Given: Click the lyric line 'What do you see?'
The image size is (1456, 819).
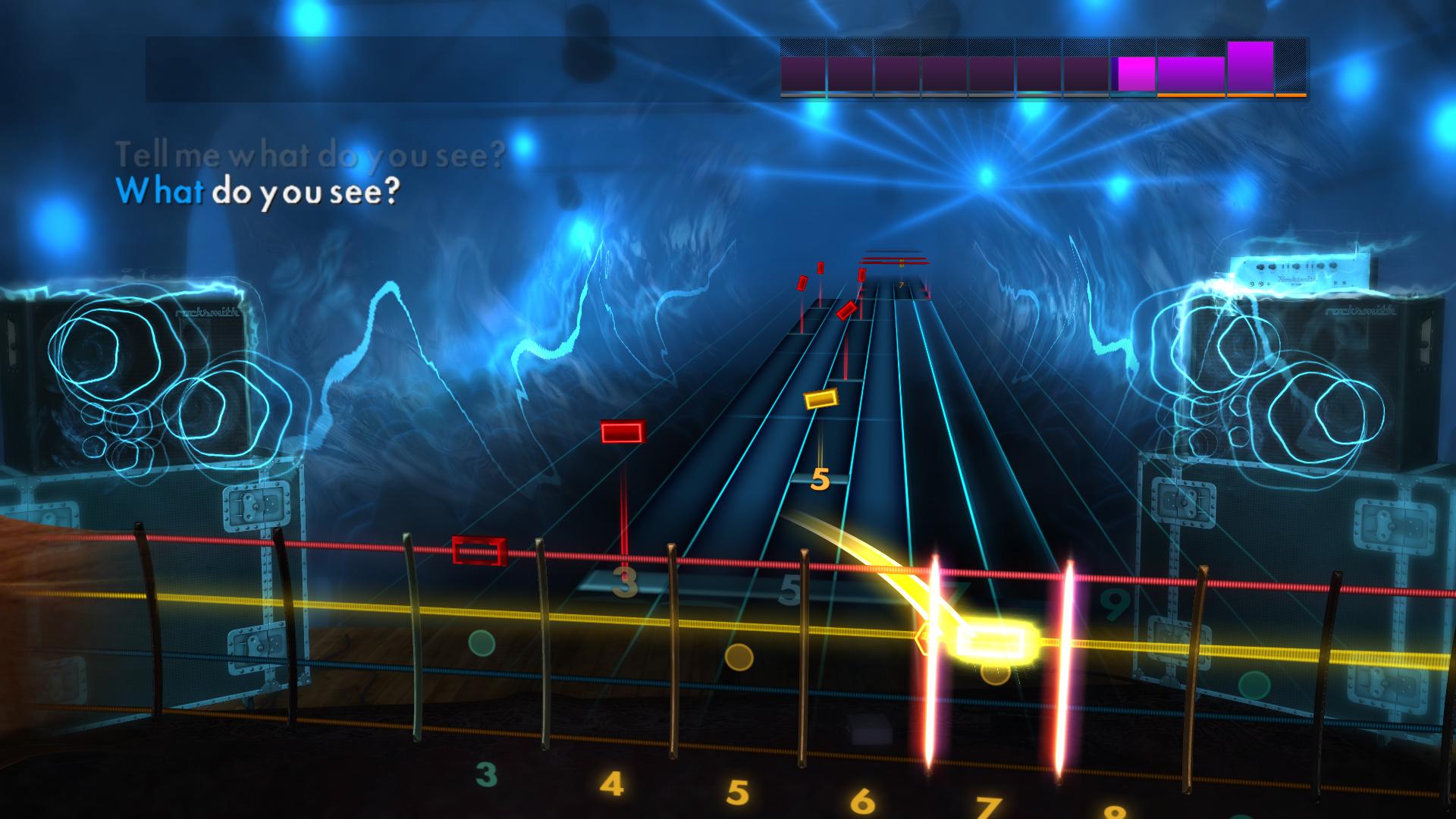Looking at the screenshot, I should (x=258, y=192).
